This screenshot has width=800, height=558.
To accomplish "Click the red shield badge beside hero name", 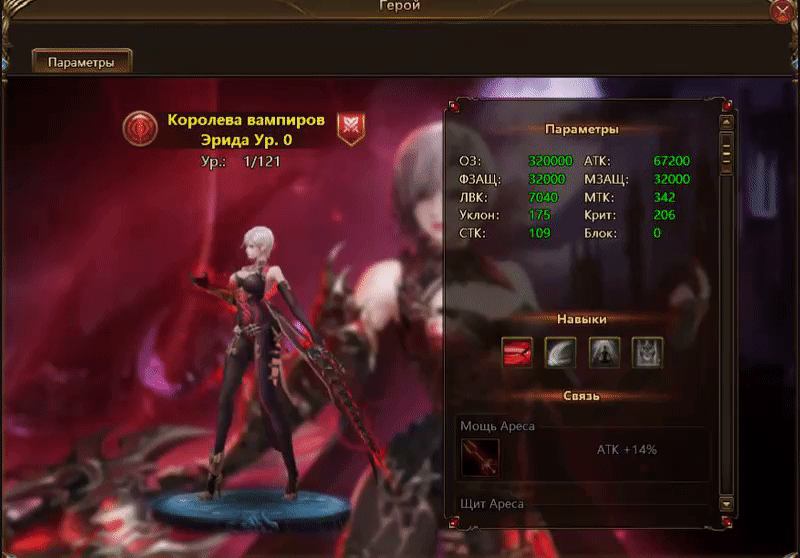I will tap(350, 126).
